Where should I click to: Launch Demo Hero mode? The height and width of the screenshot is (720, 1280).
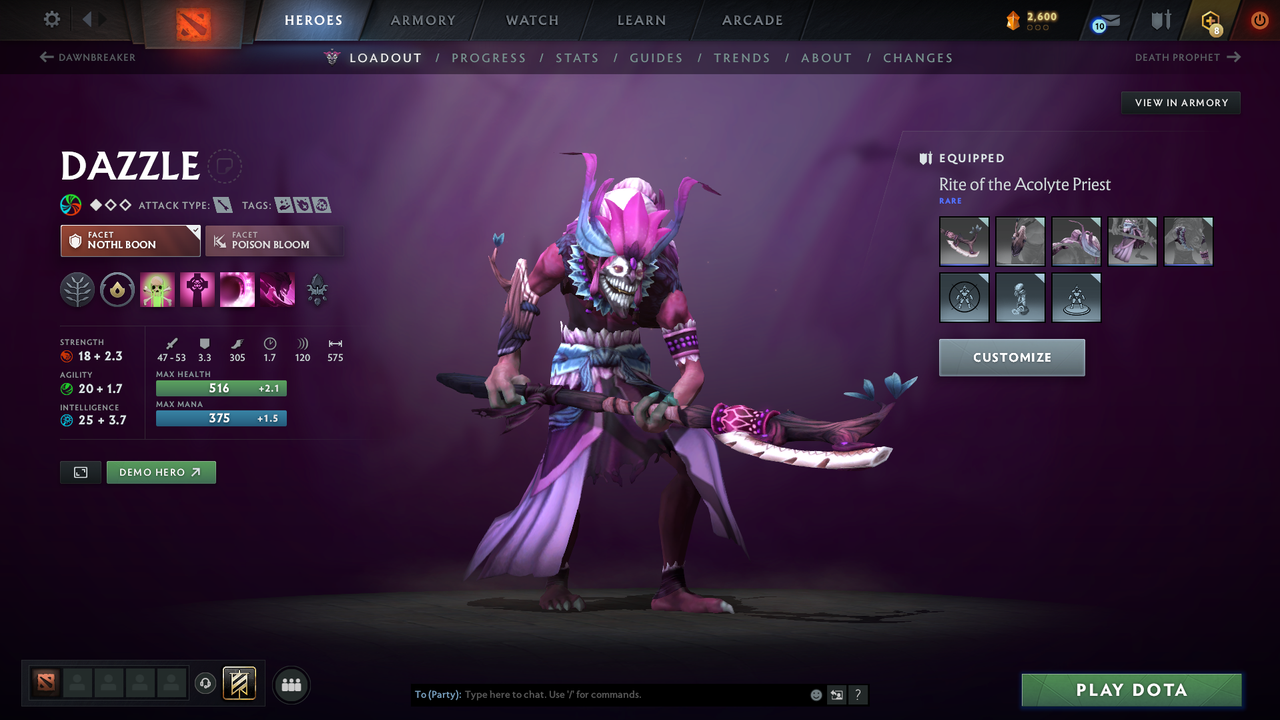pos(160,471)
